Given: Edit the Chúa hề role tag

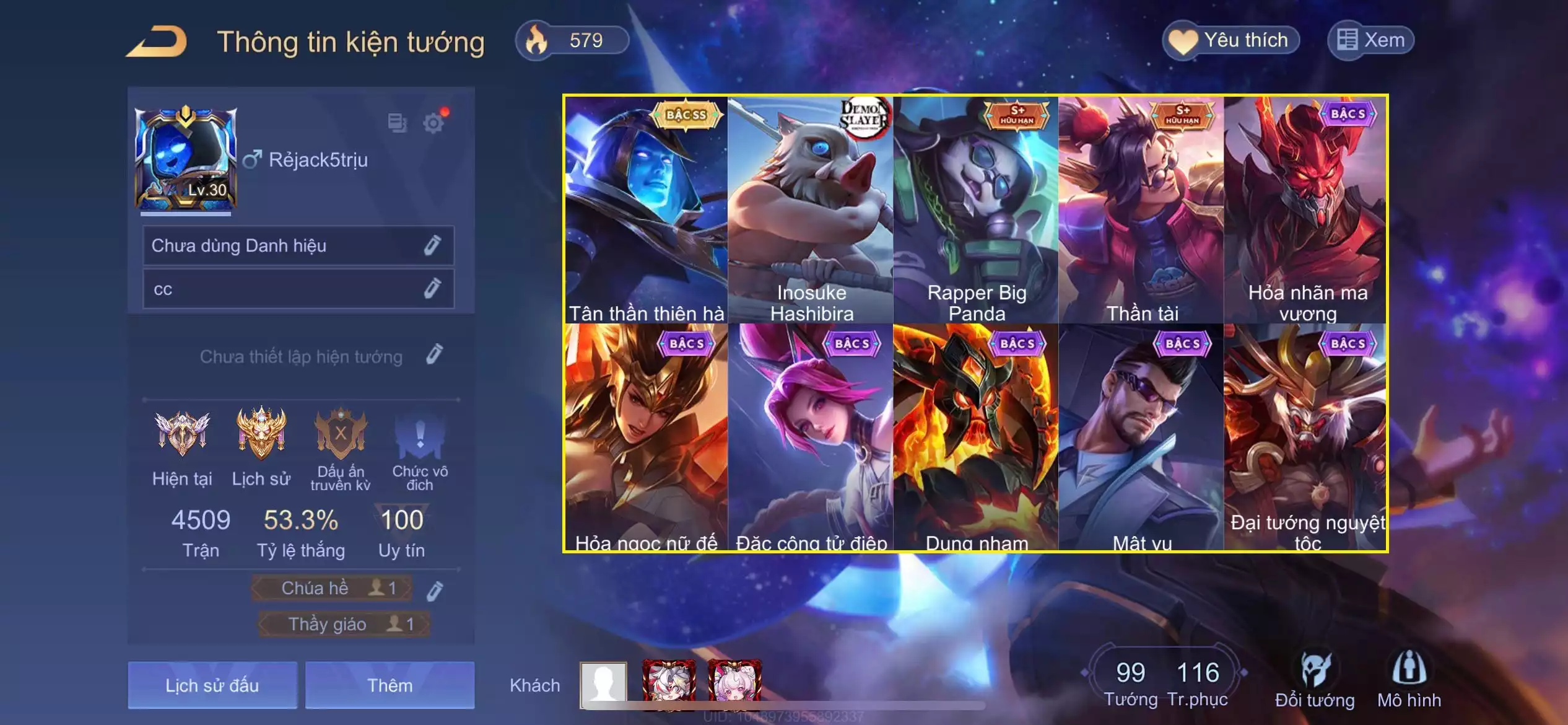Looking at the screenshot, I should click(x=435, y=591).
